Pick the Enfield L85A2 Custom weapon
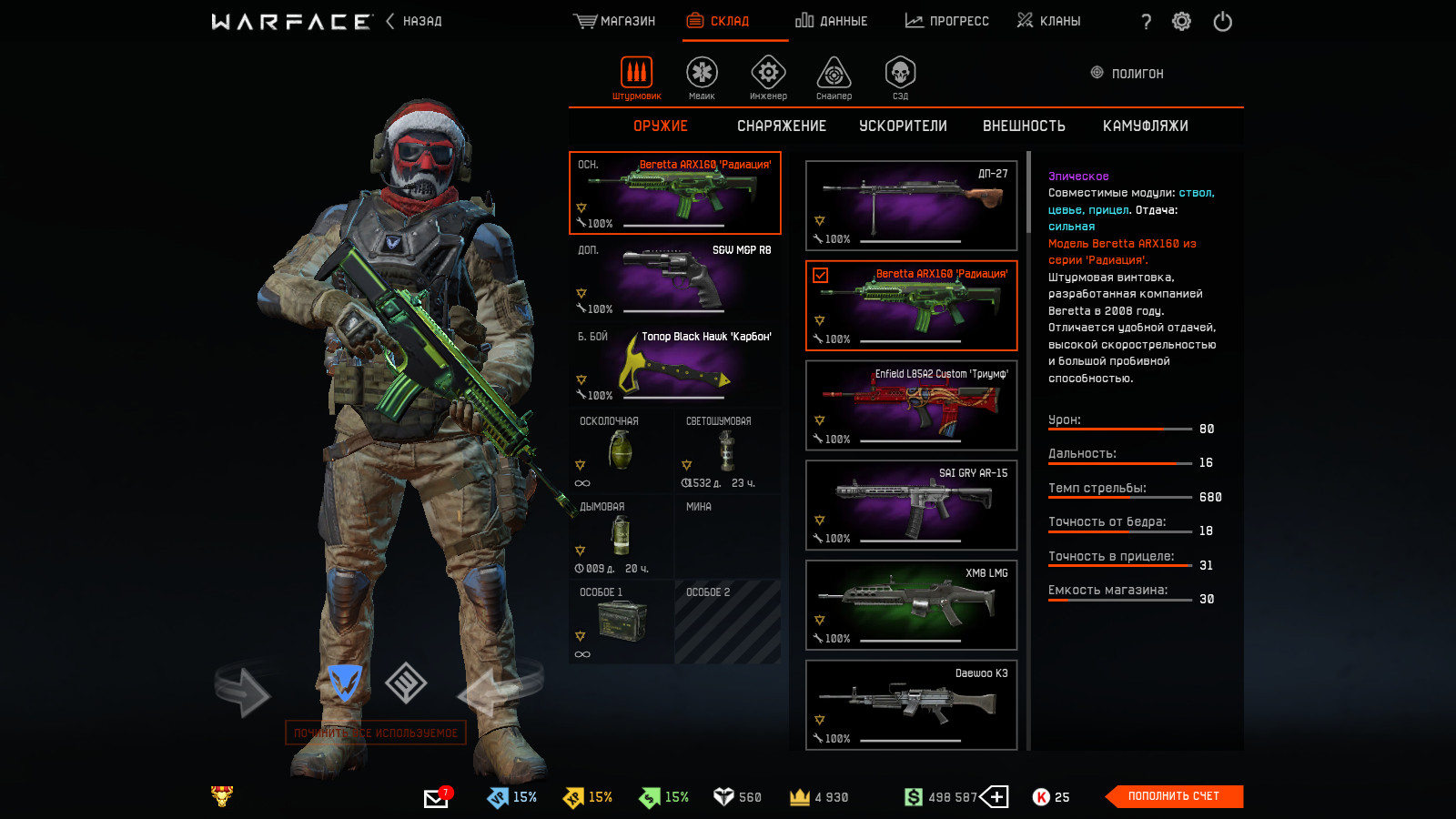 (911, 405)
